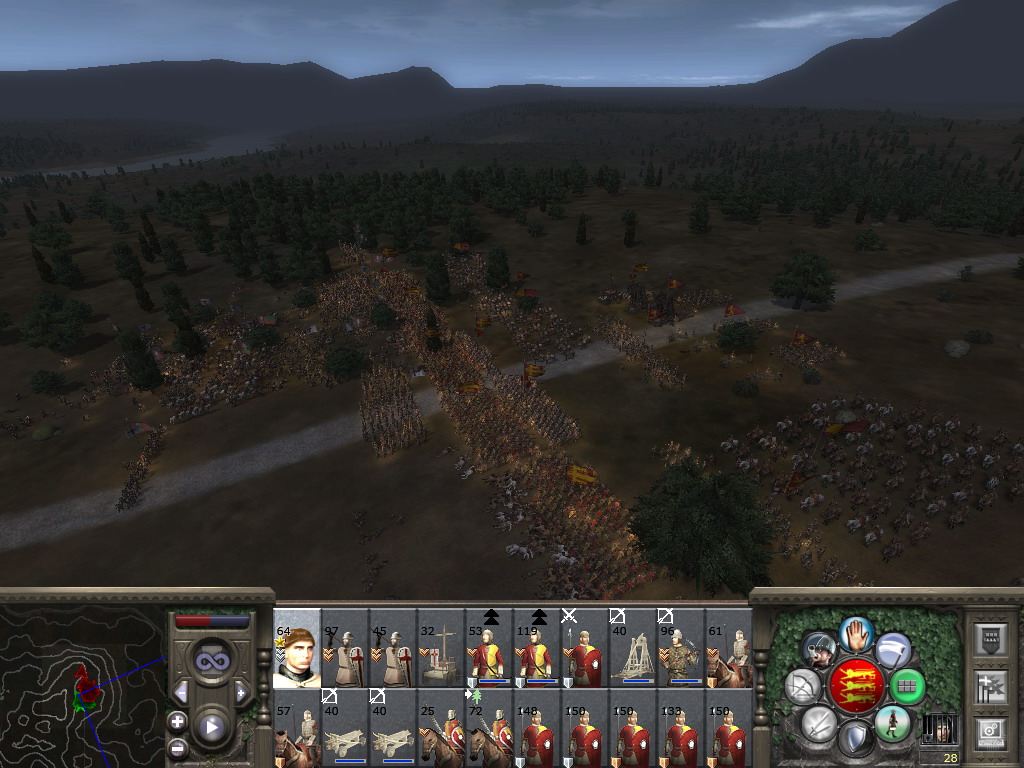Click the red three-lions faction emblem

coord(856,685)
